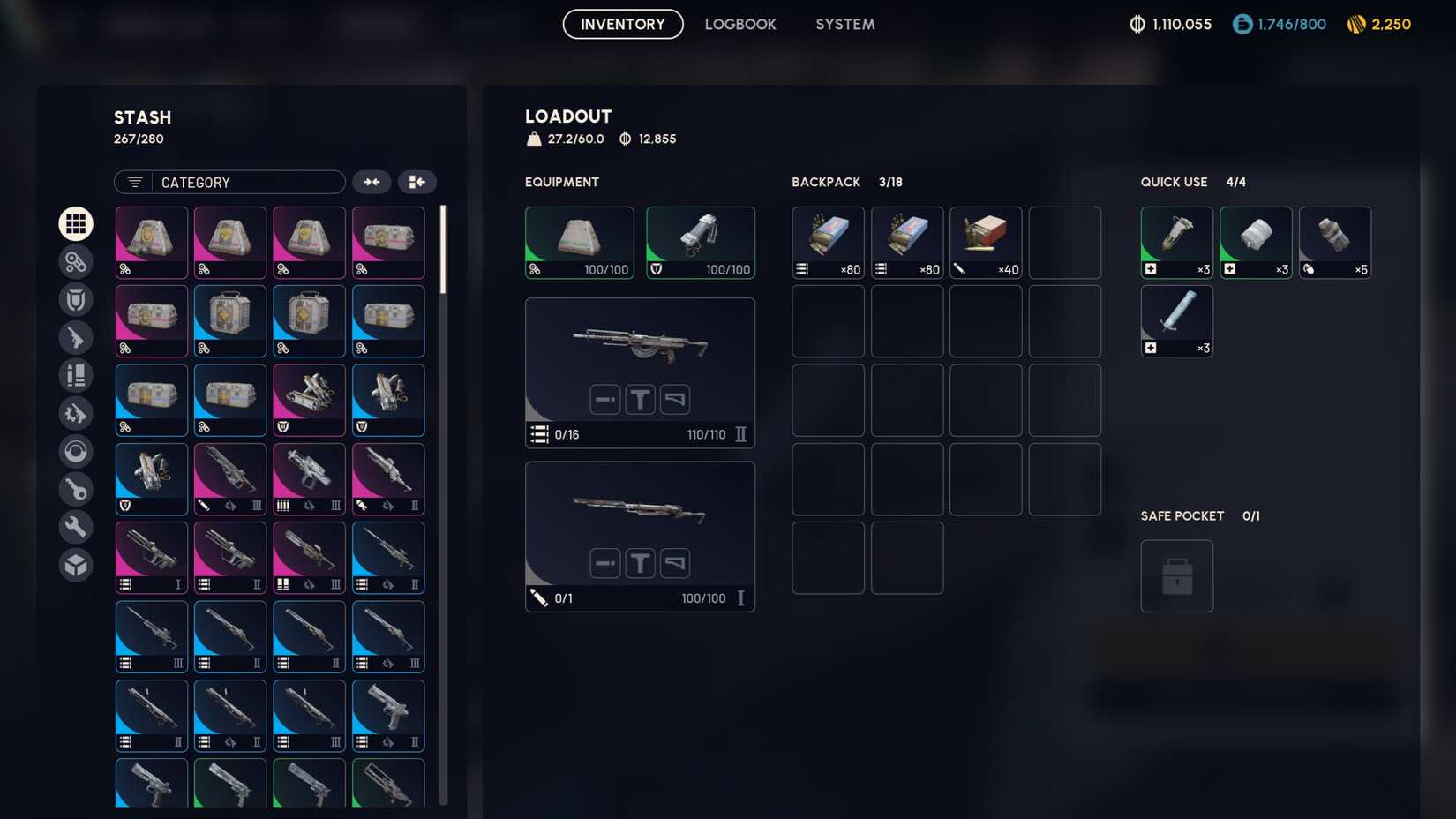Screen dimensions: 1456x819
Task: Select the all-items grid category filter
Action: [x=76, y=223]
